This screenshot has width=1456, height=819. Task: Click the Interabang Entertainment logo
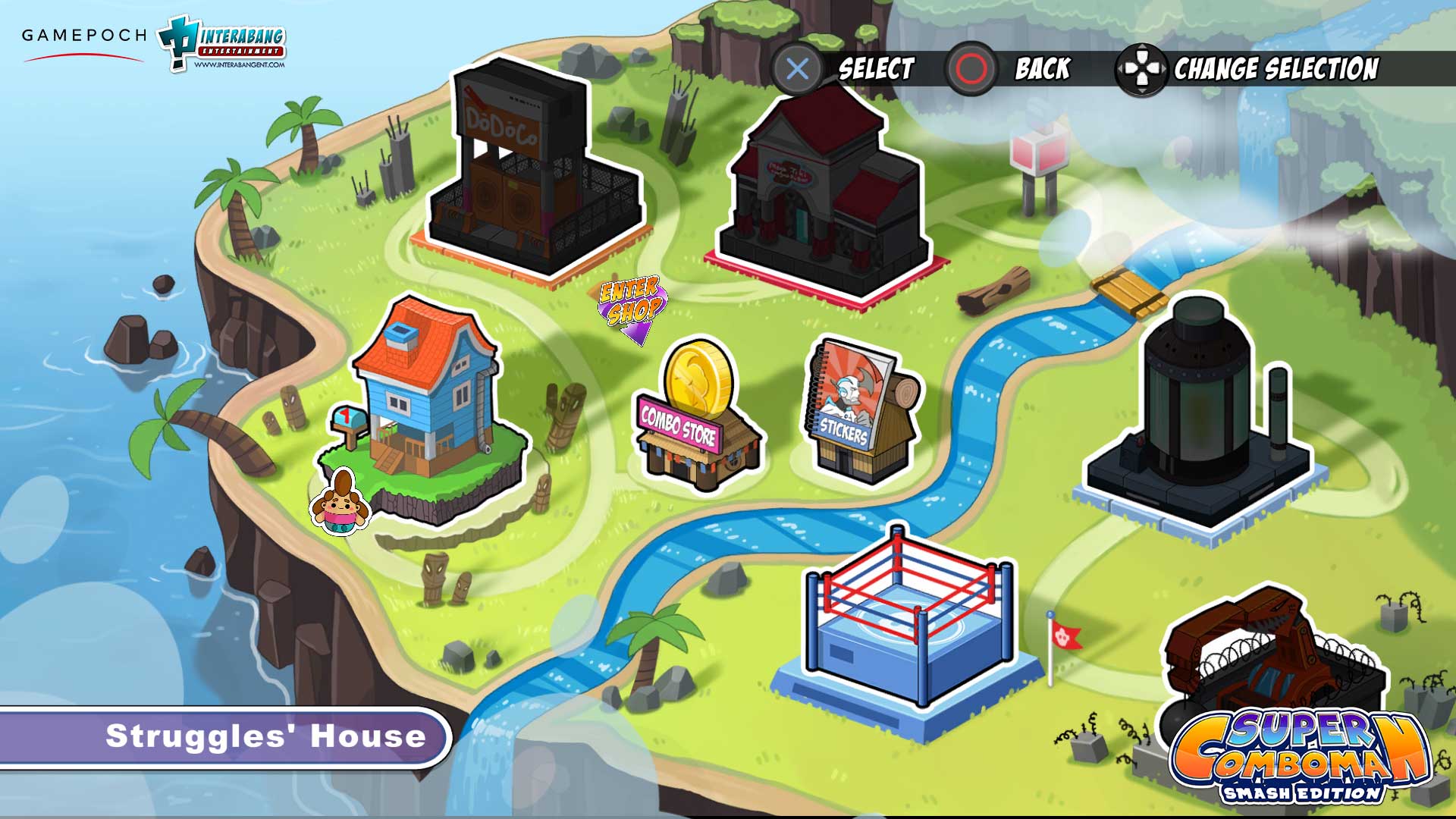point(224,42)
